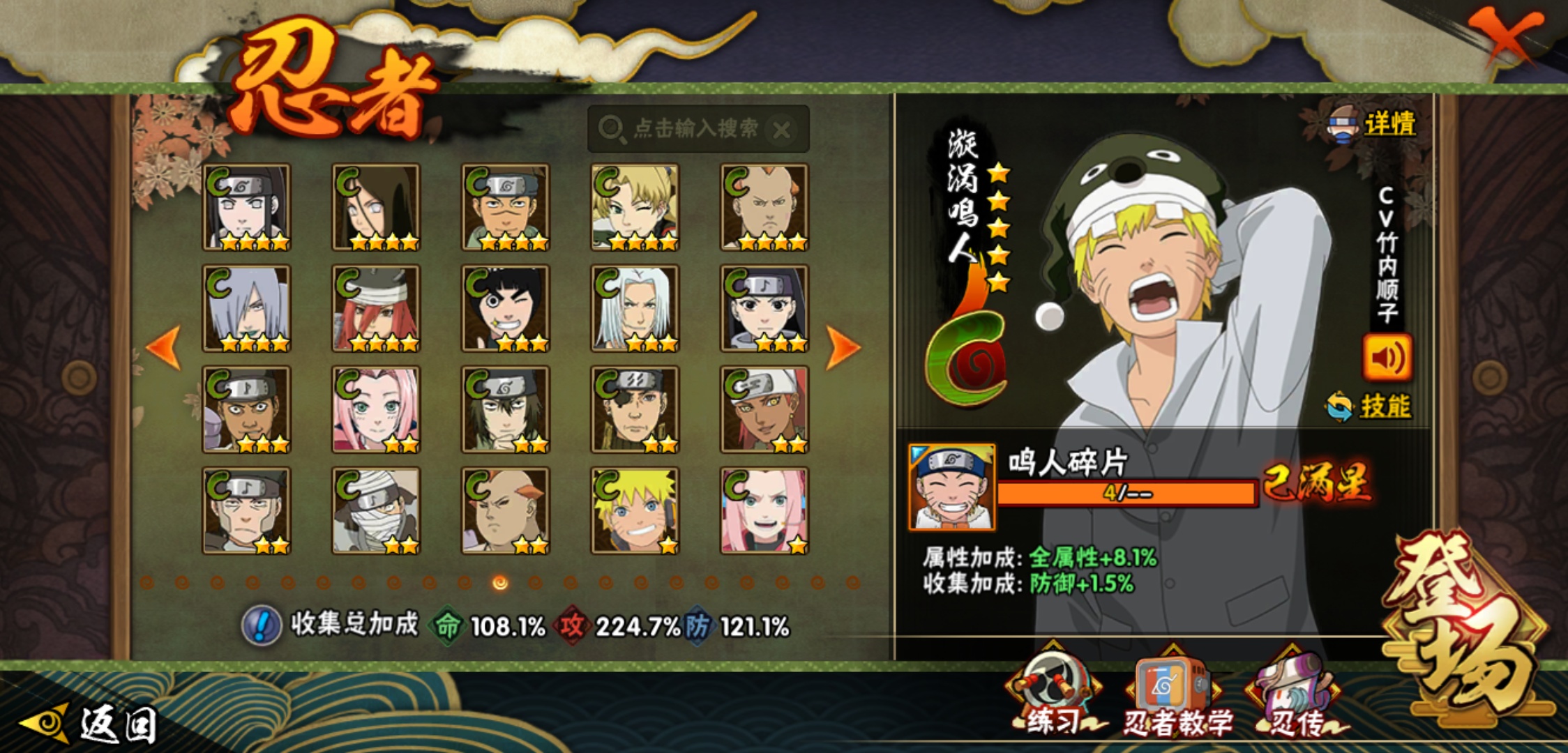The height and width of the screenshot is (753, 1568).
Task: Clear the search field with its X
Action: 782,130
